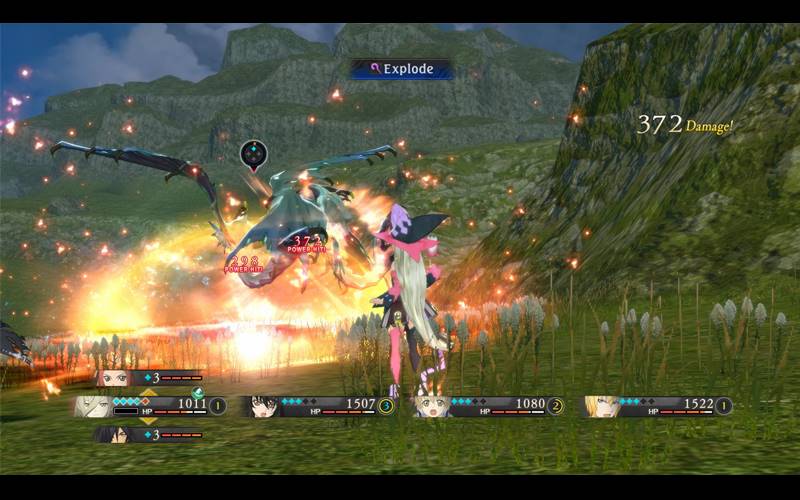This screenshot has width=800, height=500.
Task: Select the white-haired party member portrait
Action: [x=92, y=406]
